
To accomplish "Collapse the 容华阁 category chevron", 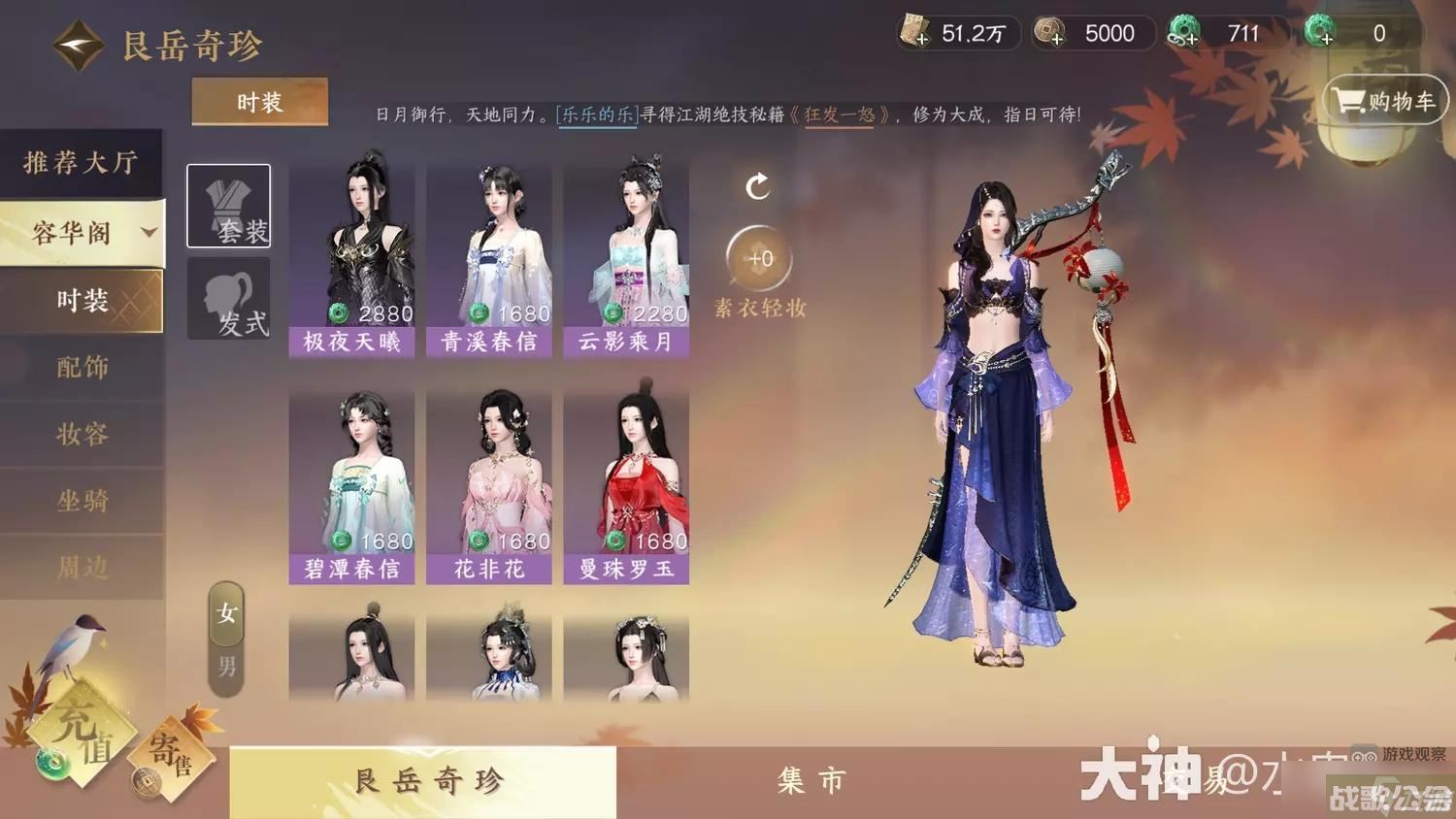I will click(x=148, y=233).
